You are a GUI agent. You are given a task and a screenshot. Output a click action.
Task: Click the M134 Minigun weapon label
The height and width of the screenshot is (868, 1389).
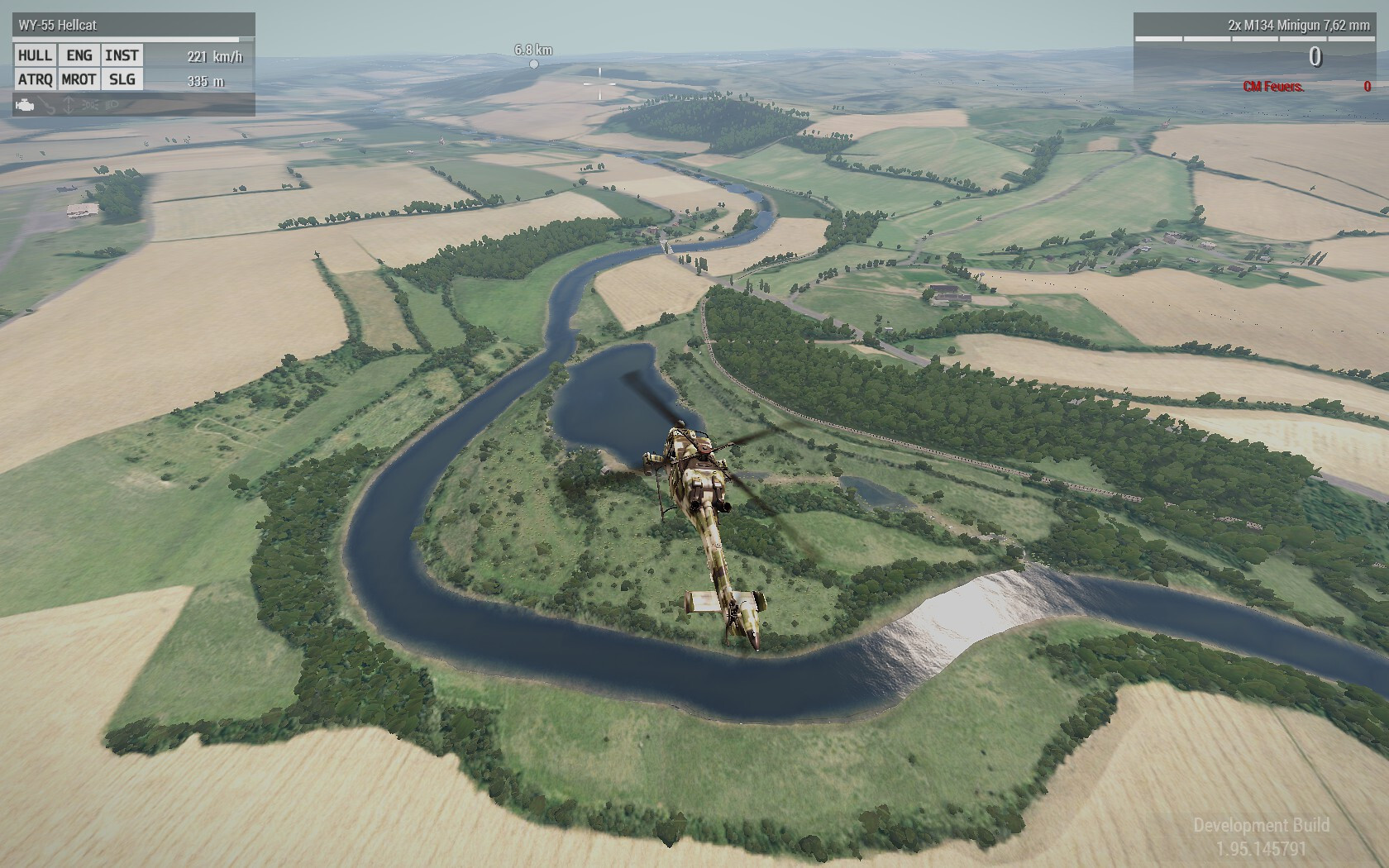pos(1298,26)
